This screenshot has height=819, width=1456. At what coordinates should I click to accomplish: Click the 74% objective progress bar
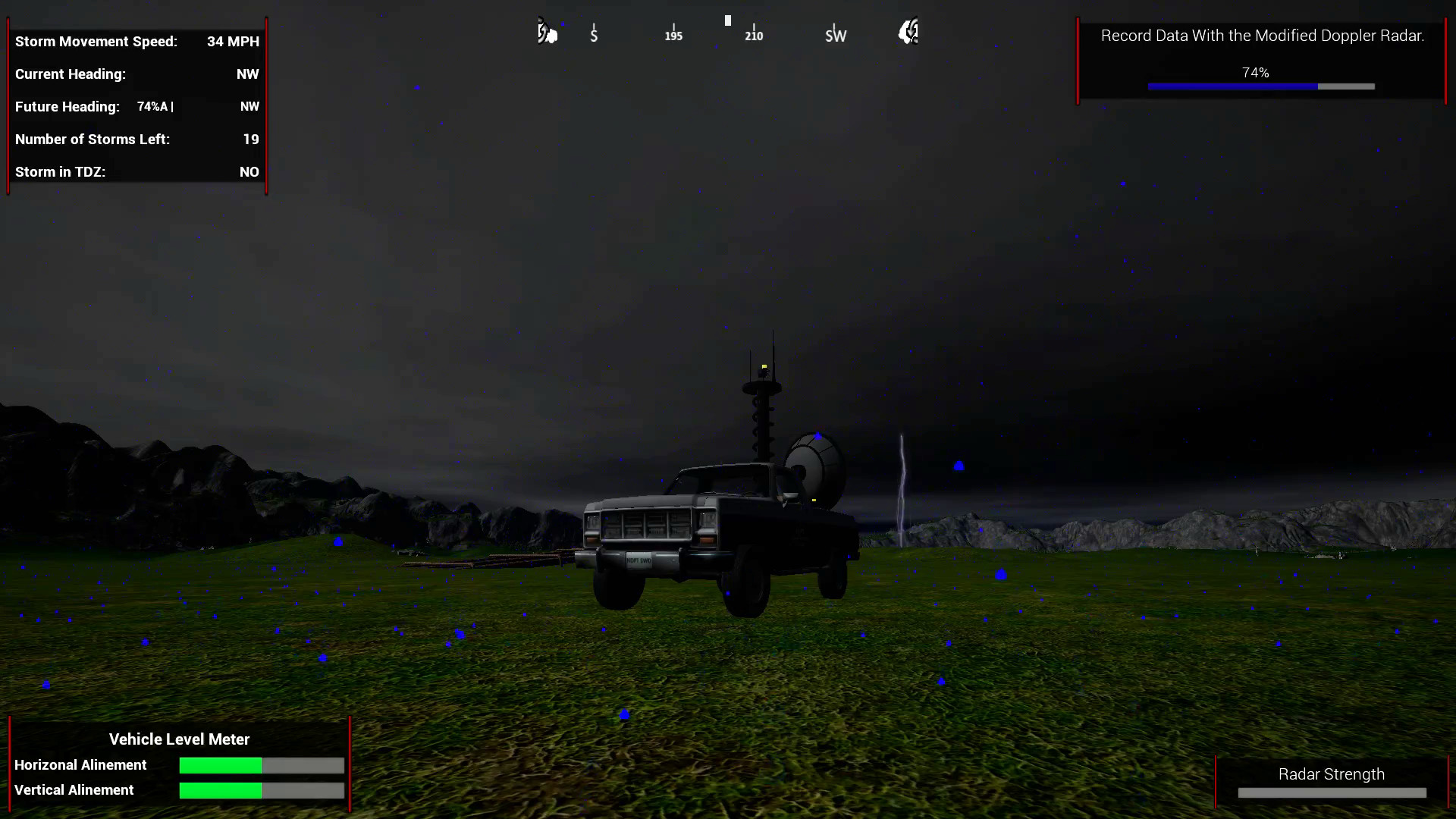click(1261, 86)
